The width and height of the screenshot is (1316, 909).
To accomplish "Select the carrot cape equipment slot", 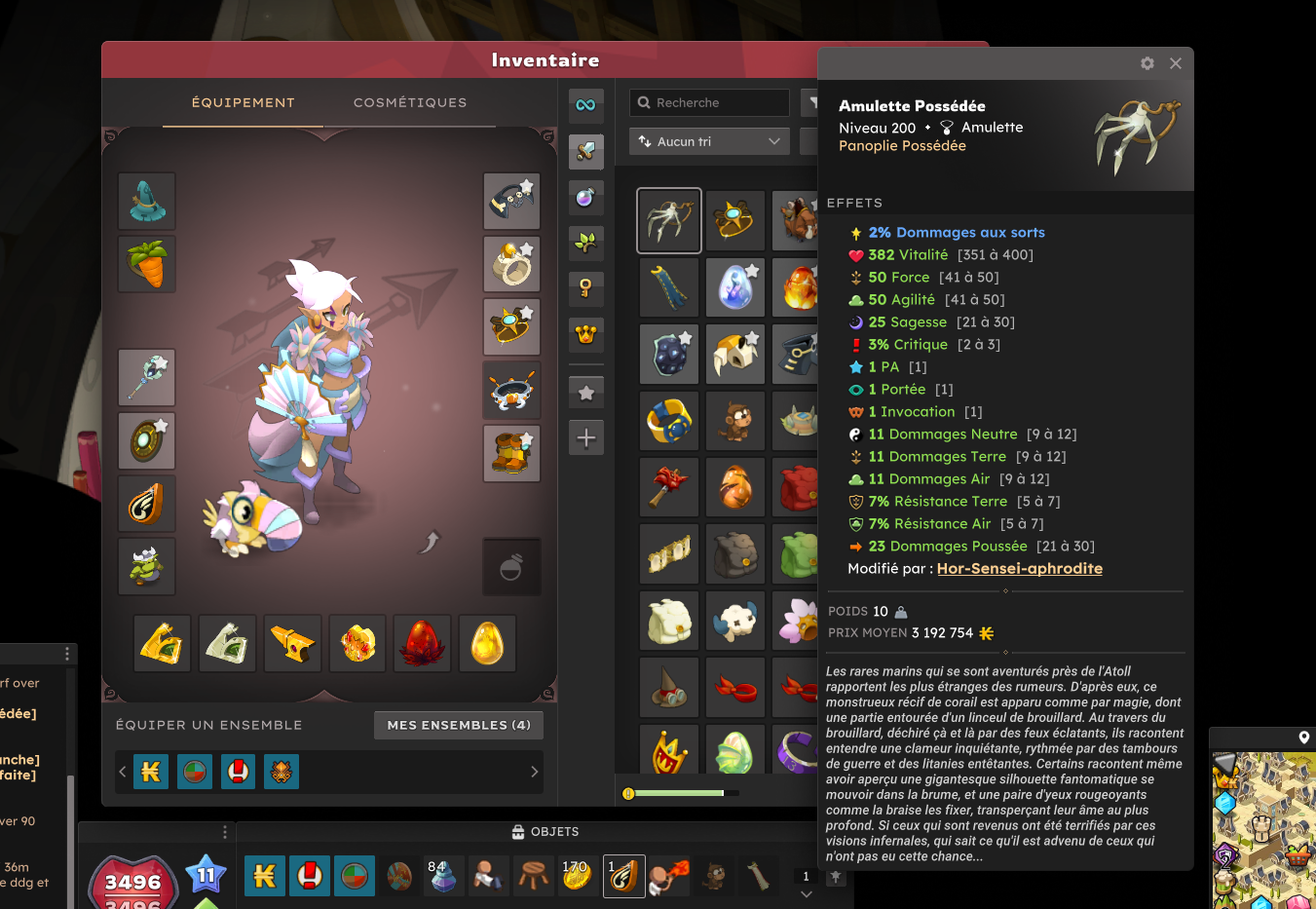I will [147, 263].
